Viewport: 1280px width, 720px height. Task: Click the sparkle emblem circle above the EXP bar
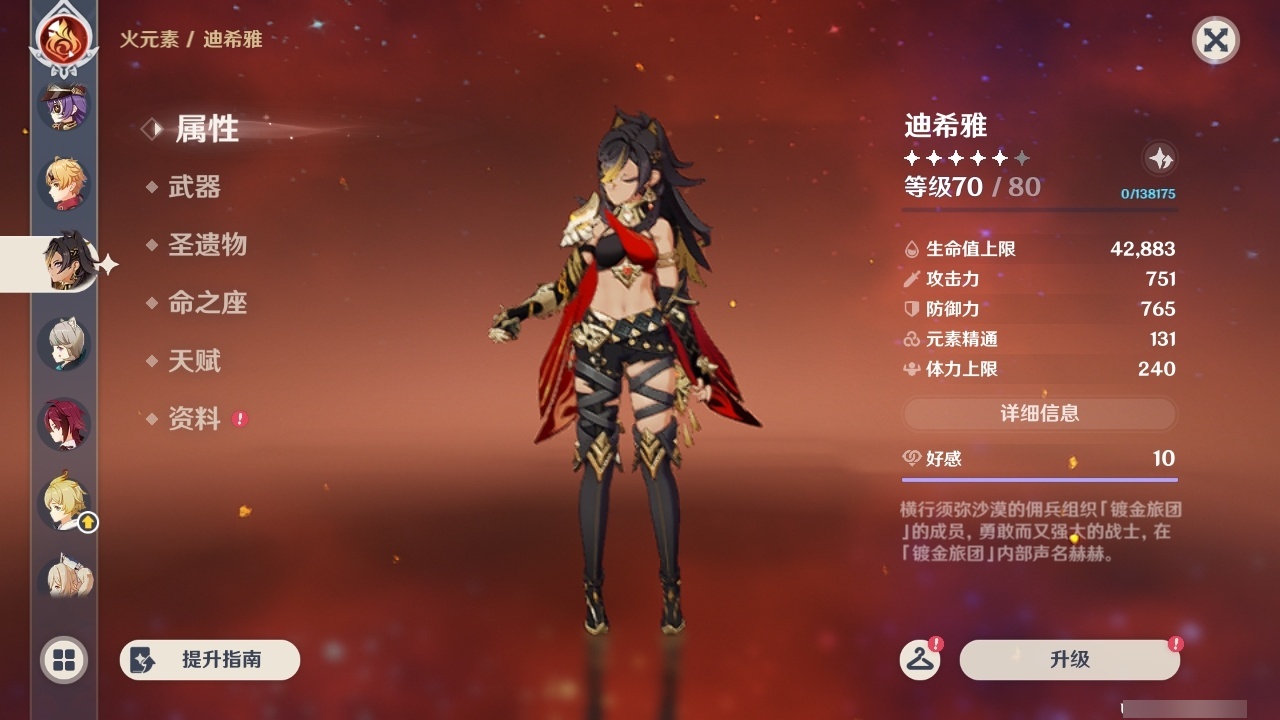(1159, 158)
